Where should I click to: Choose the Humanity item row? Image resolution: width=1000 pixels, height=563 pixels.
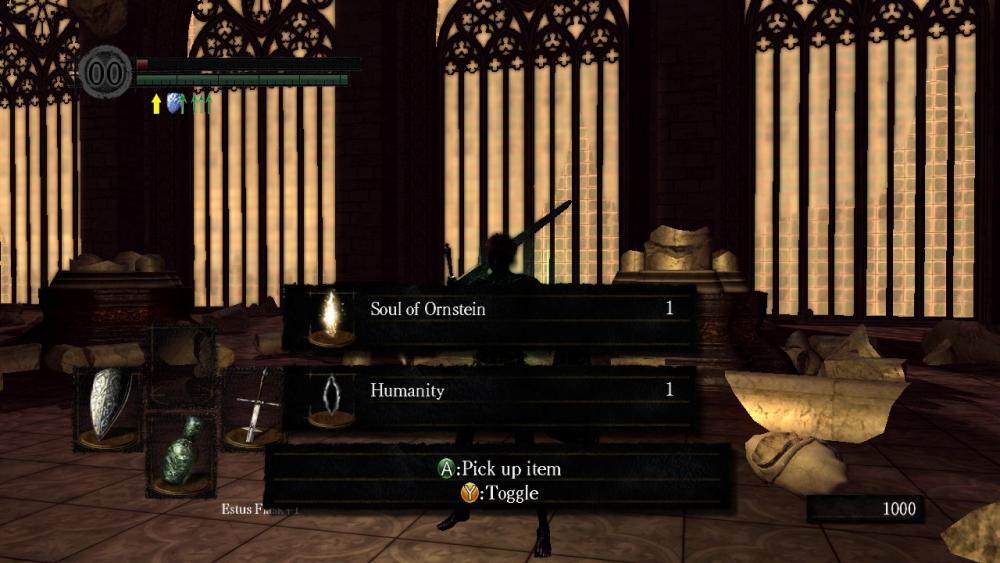pyautogui.click(x=490, y=396)
